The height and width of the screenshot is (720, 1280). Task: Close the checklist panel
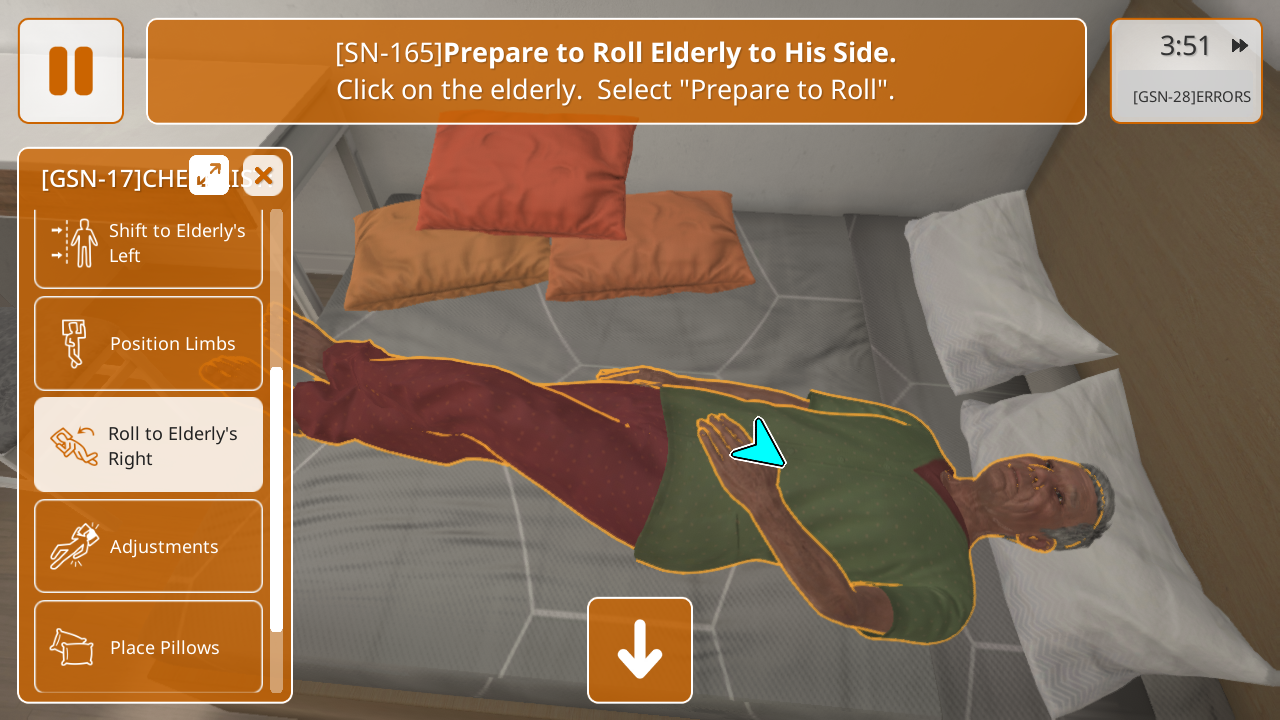pos(263,176)
